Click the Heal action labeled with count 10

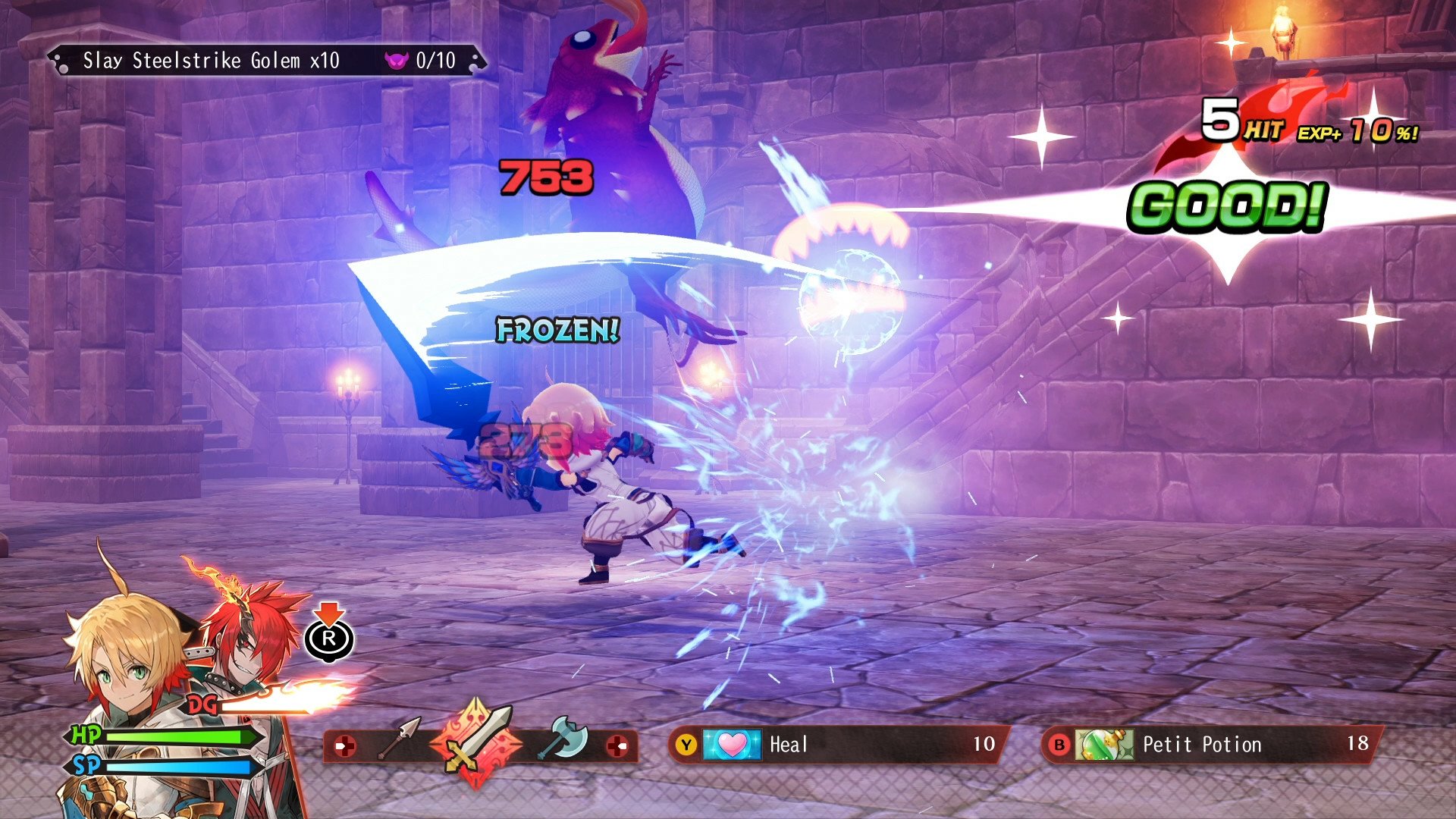tap(789, 744)
